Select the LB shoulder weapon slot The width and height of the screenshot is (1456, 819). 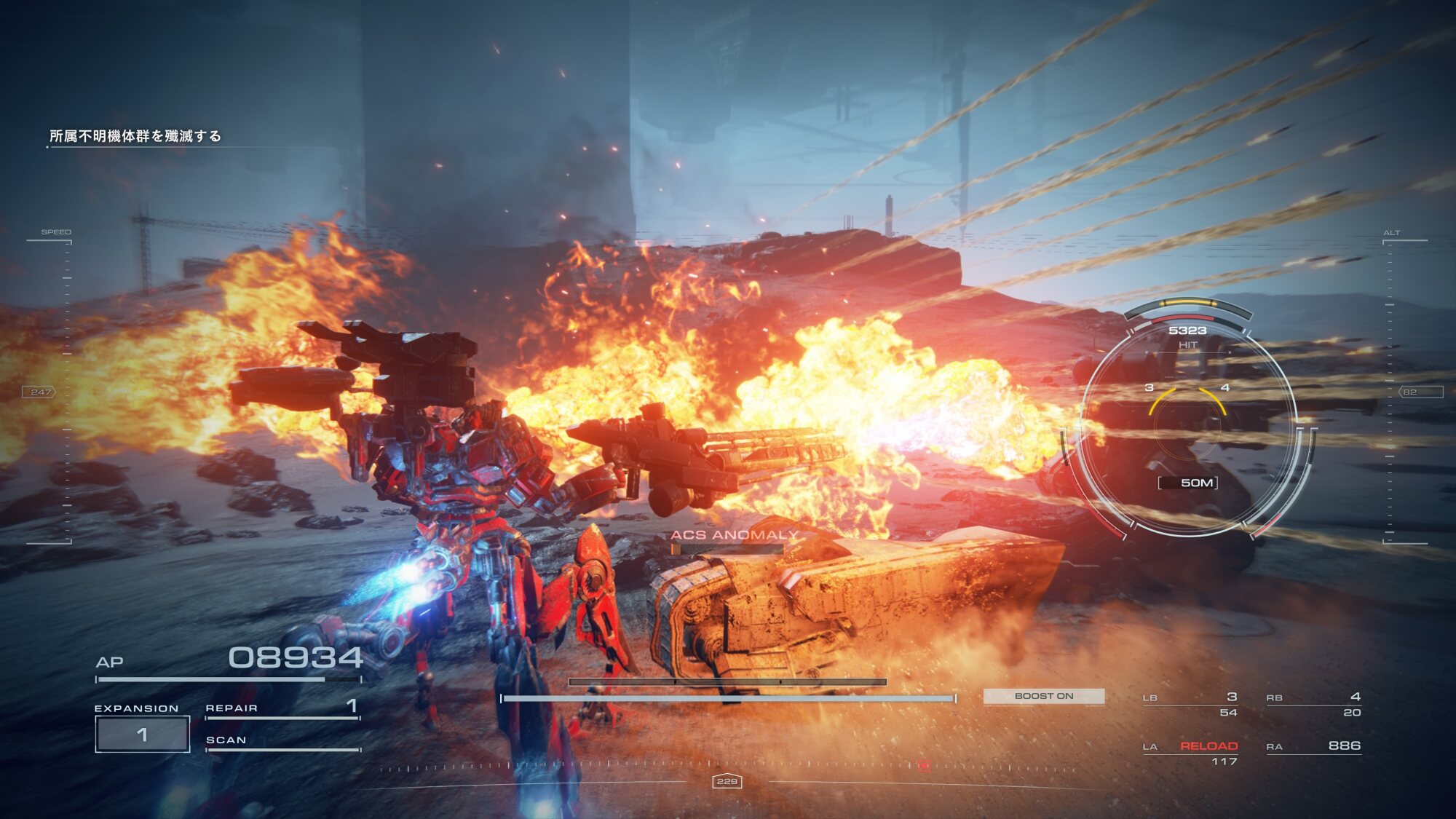pos(1190,704)
